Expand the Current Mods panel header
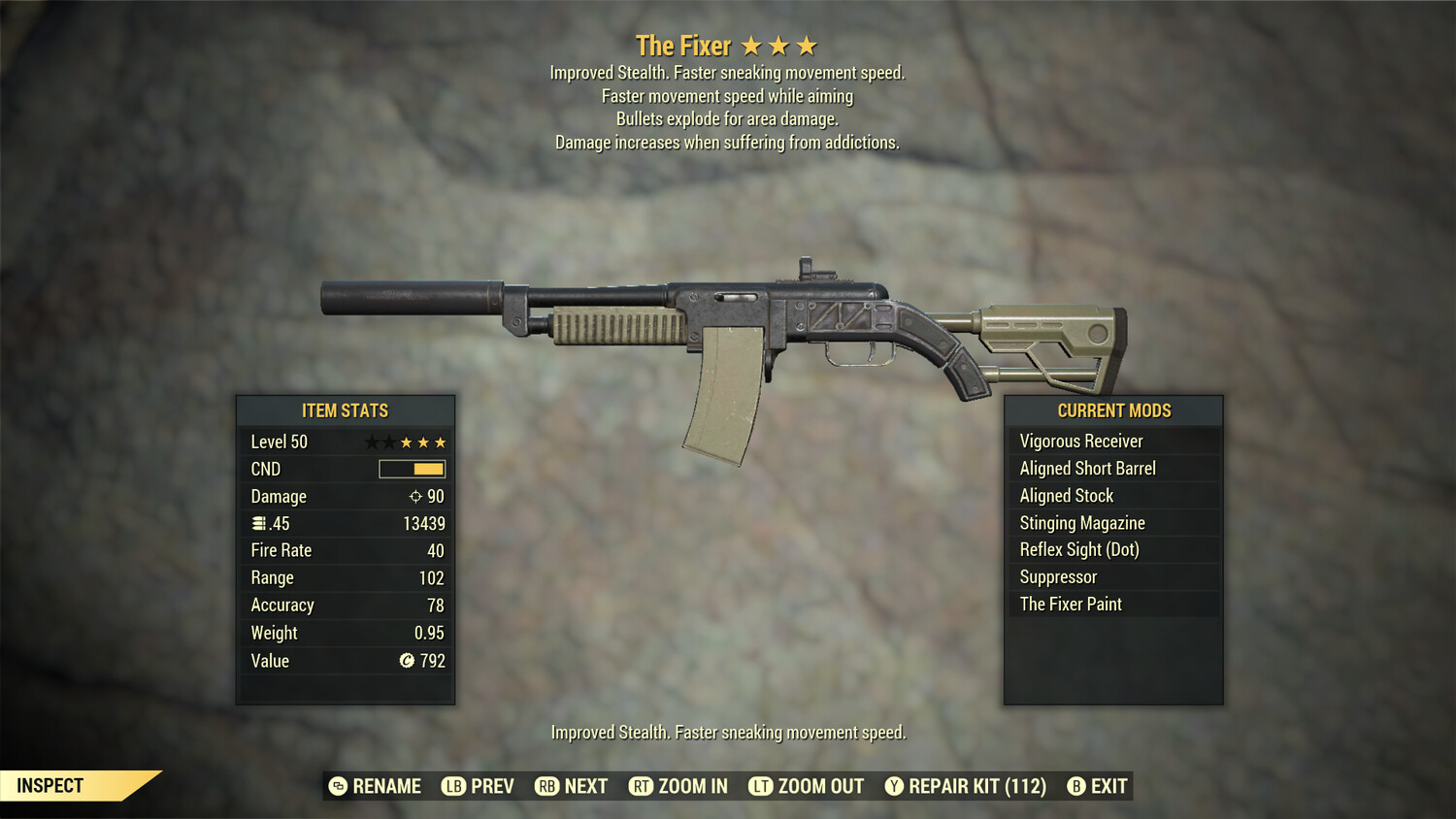Screen dimensions: 1456x819 (x=1112, y=410)
